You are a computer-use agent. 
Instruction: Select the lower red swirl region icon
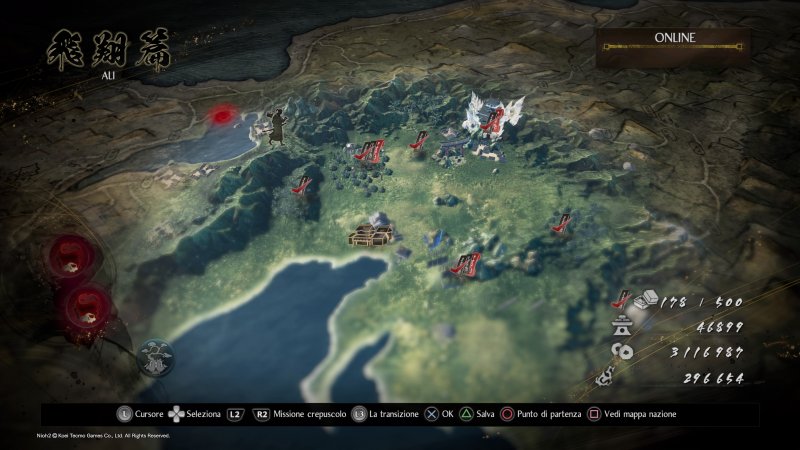(87, 302)
